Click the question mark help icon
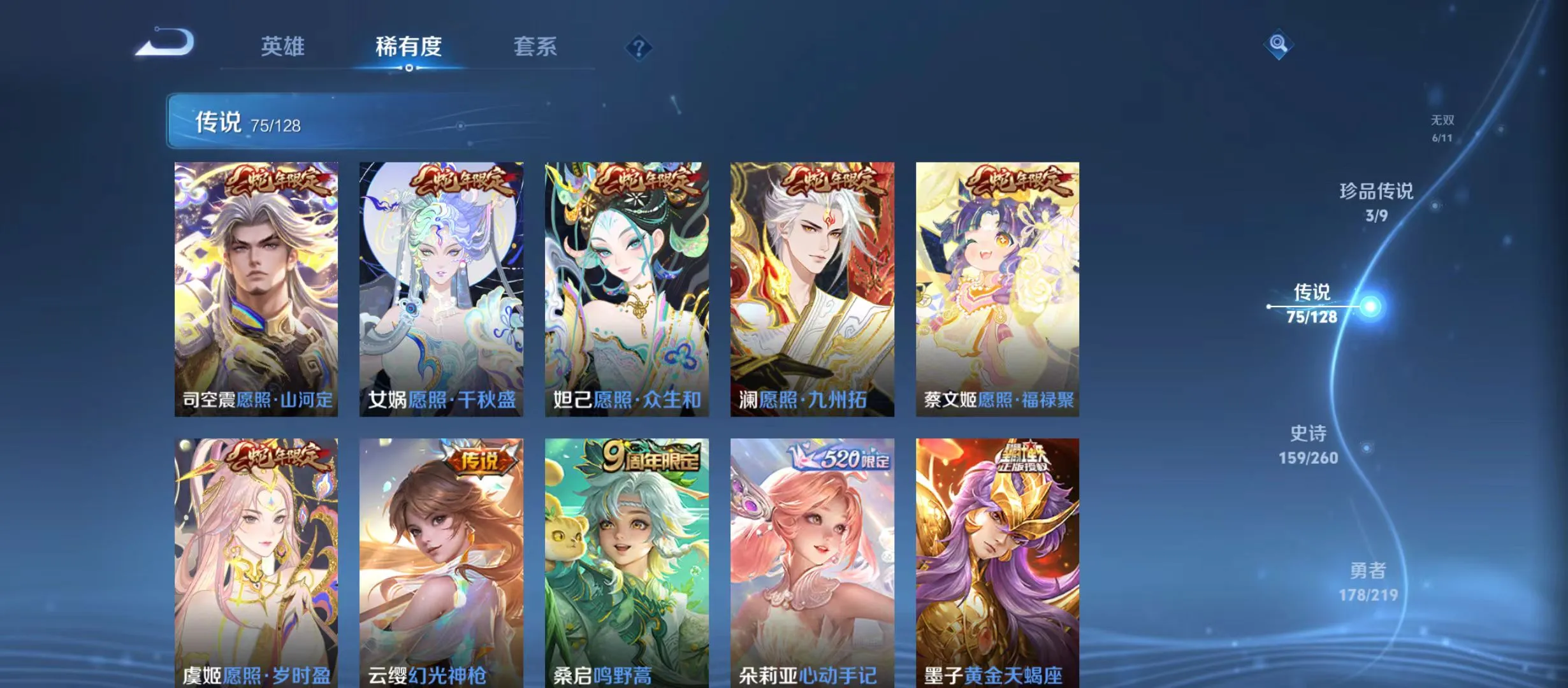The image size is (1568, 688). coord(639,47)
